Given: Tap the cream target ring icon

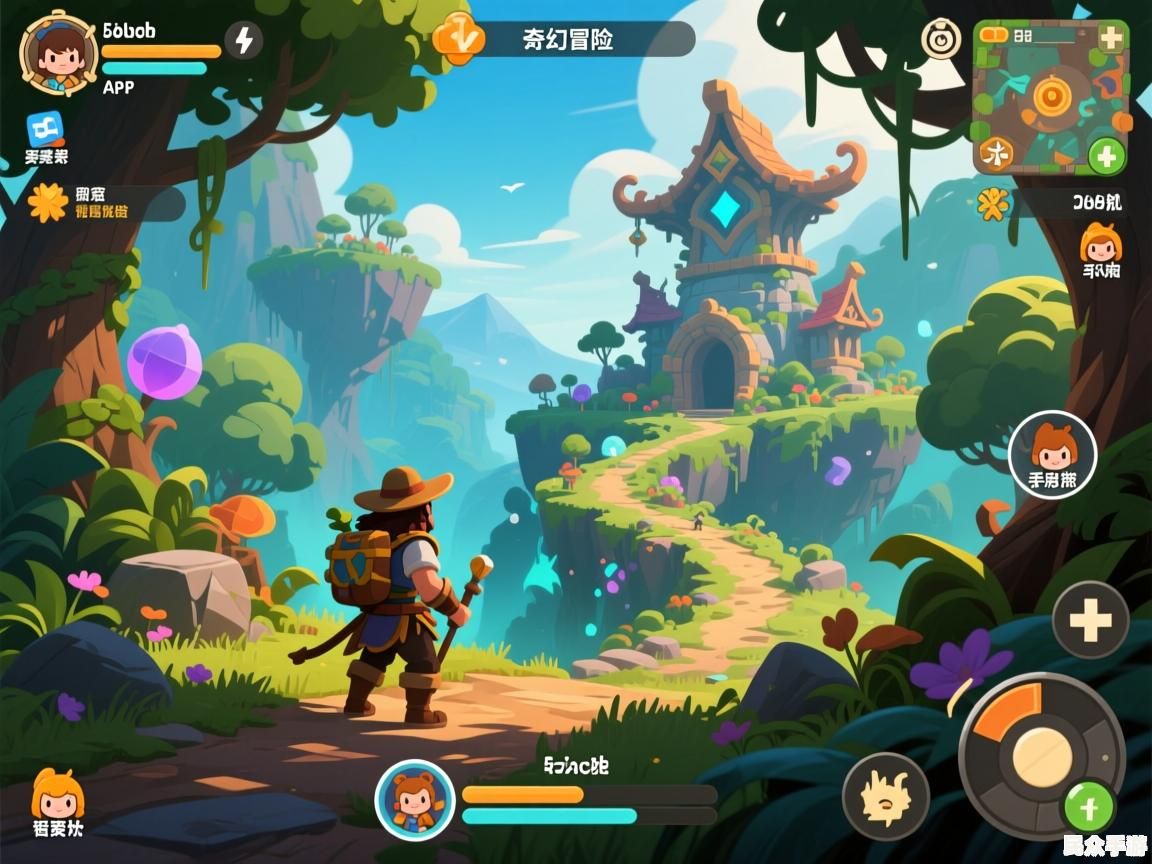Looking at the screenshot, I should point(939,40).
